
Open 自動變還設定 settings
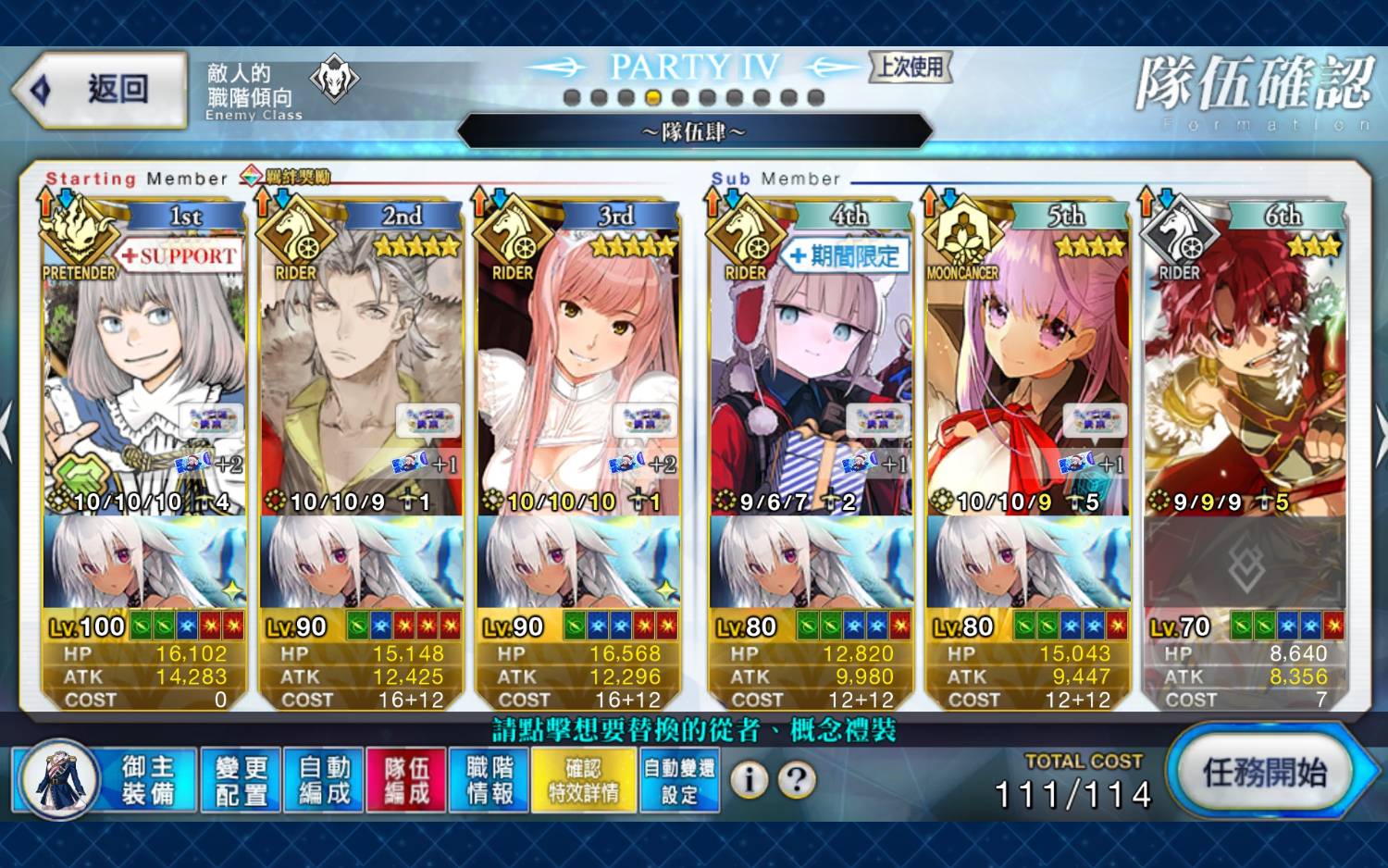coord(679,780)
